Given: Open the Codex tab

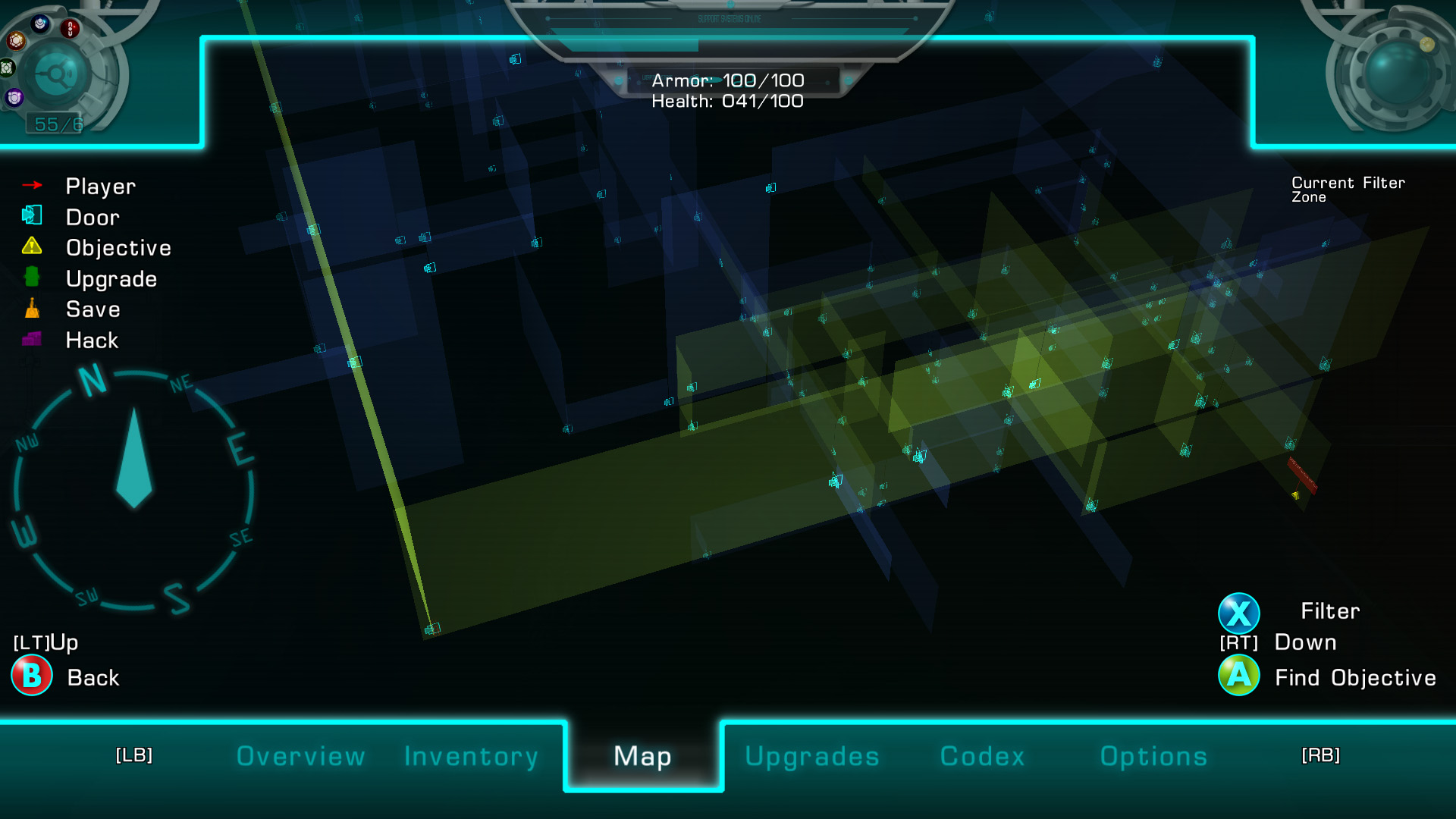Looking at the screenshot, I should [x=982, y=756].
